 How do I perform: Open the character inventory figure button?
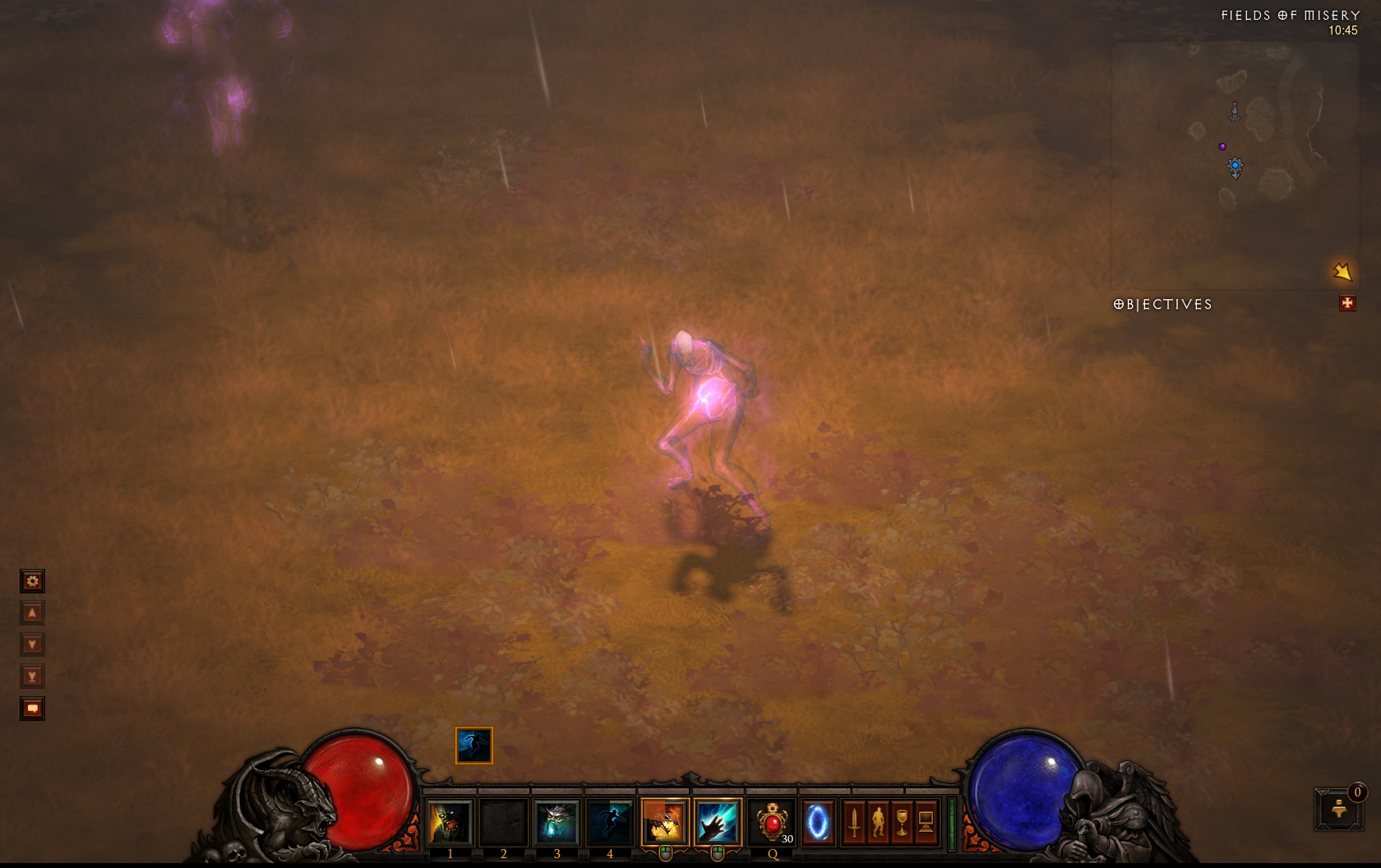878,822
